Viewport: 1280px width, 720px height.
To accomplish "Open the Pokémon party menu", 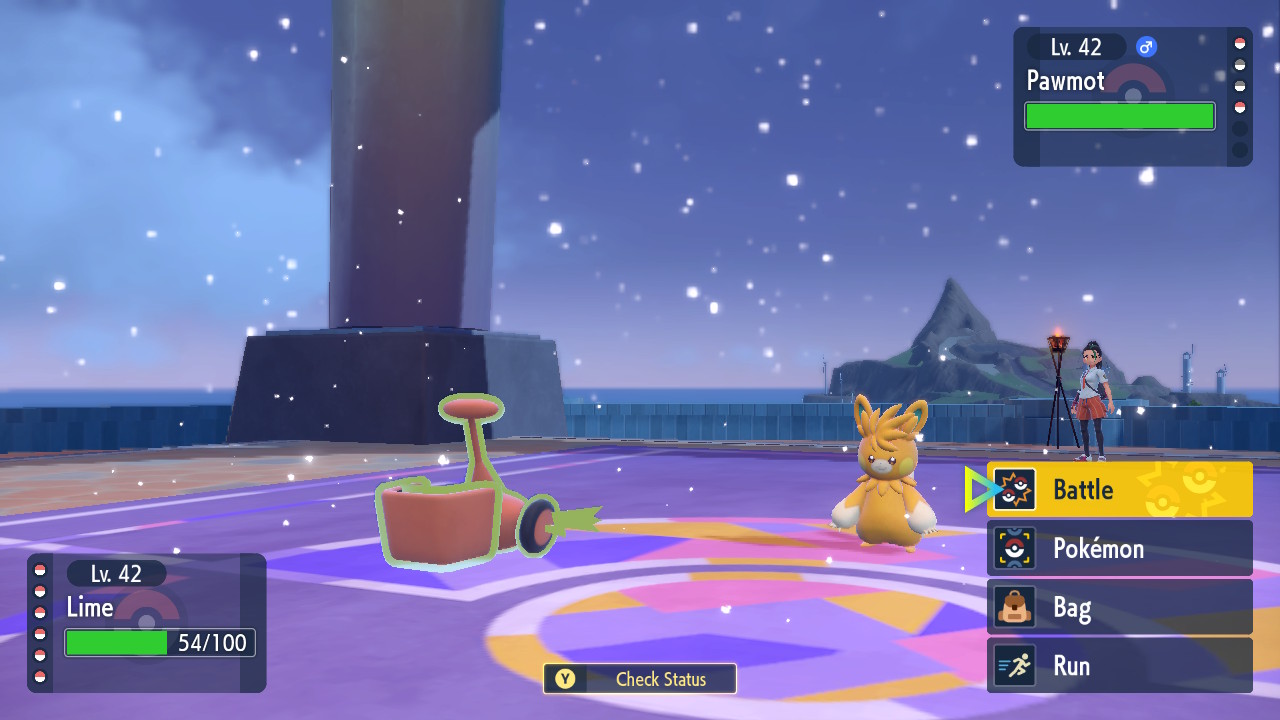I will 1119,548.
